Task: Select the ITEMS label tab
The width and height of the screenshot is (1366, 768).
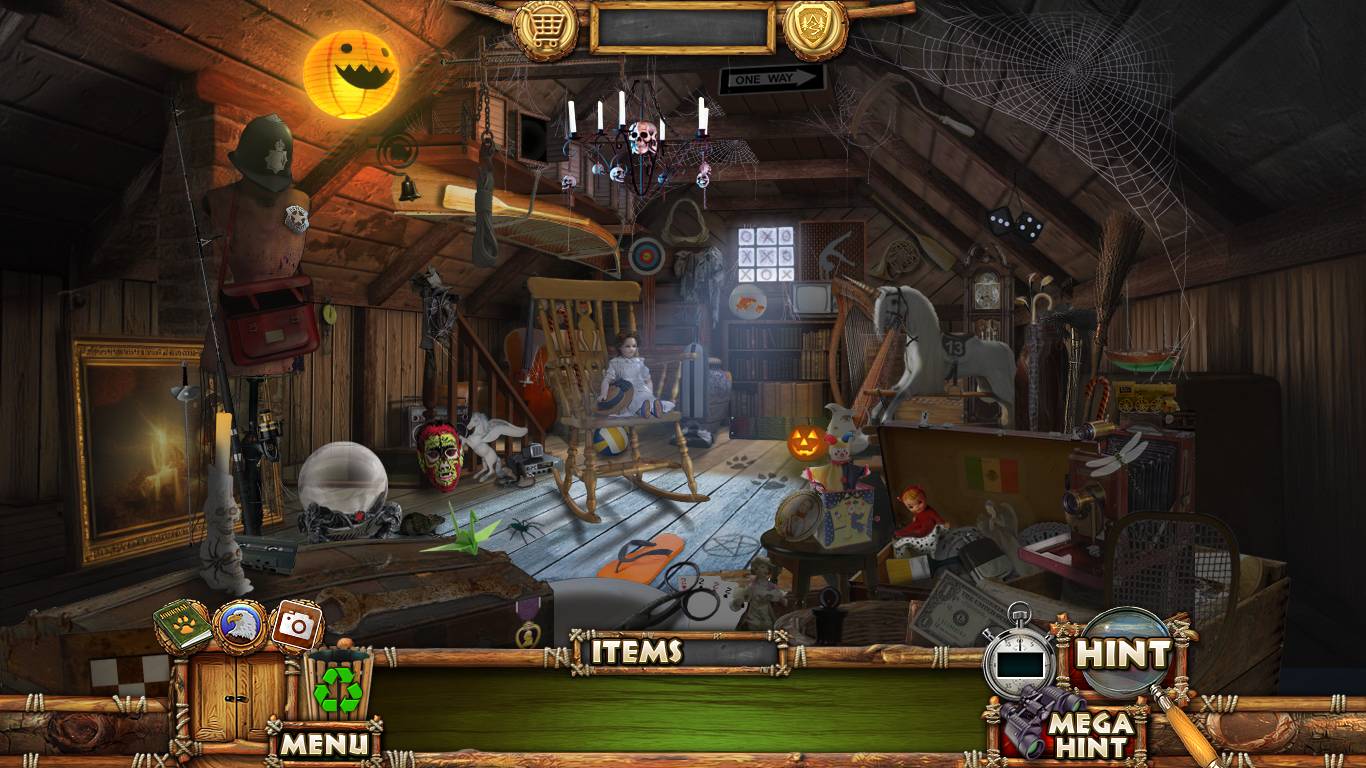Action: click(636, 652)
